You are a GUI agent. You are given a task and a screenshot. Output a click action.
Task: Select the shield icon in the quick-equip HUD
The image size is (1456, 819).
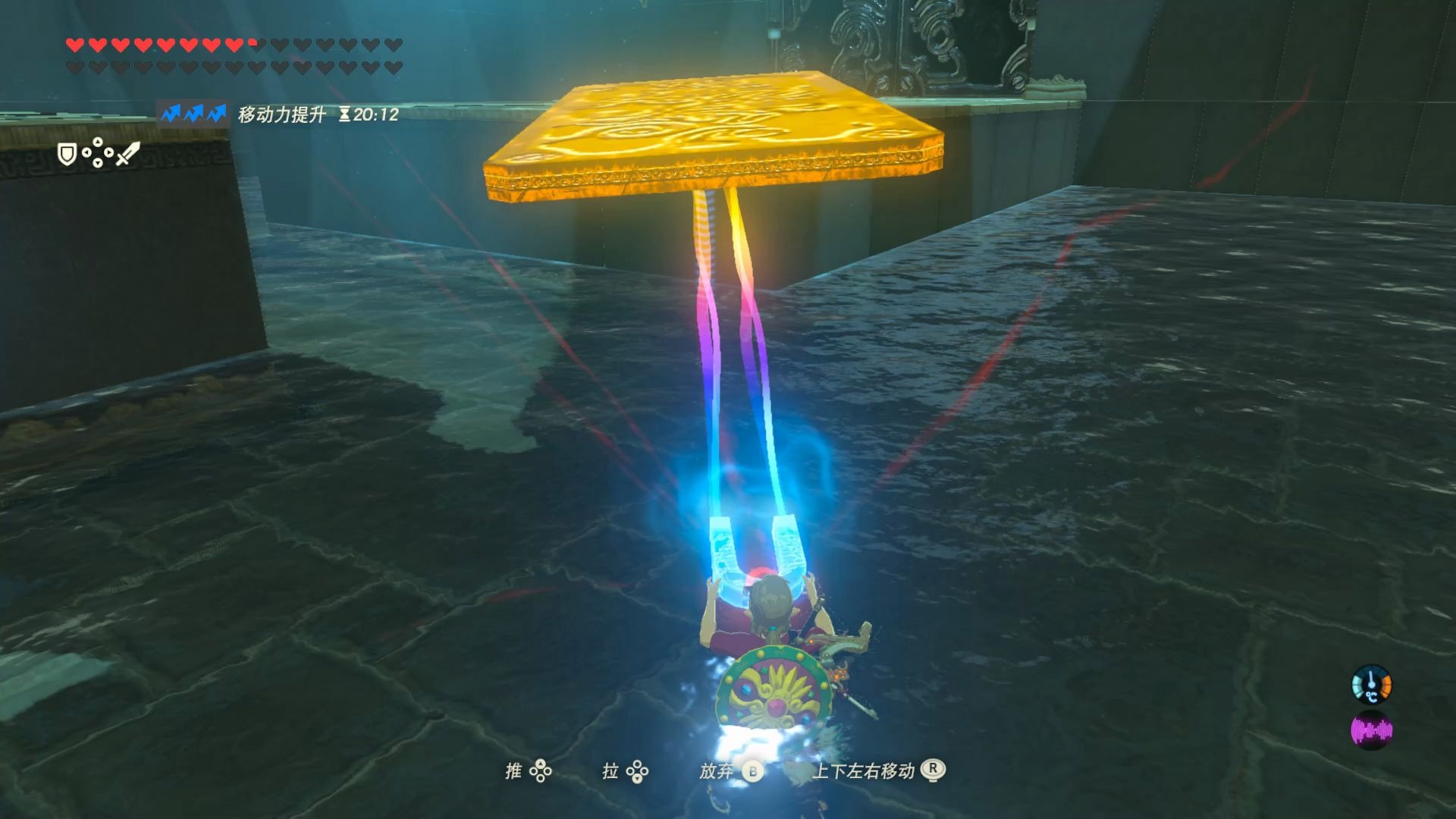67,155
